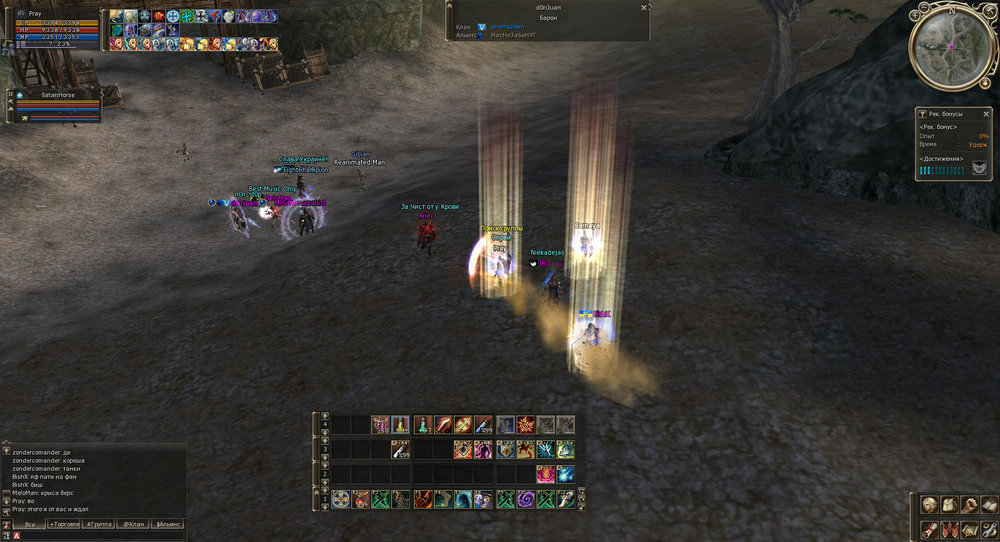Cast the pink flame skill on hotbar 2
The width and height of the screenshot is (1000, 542).
(545, 474)
